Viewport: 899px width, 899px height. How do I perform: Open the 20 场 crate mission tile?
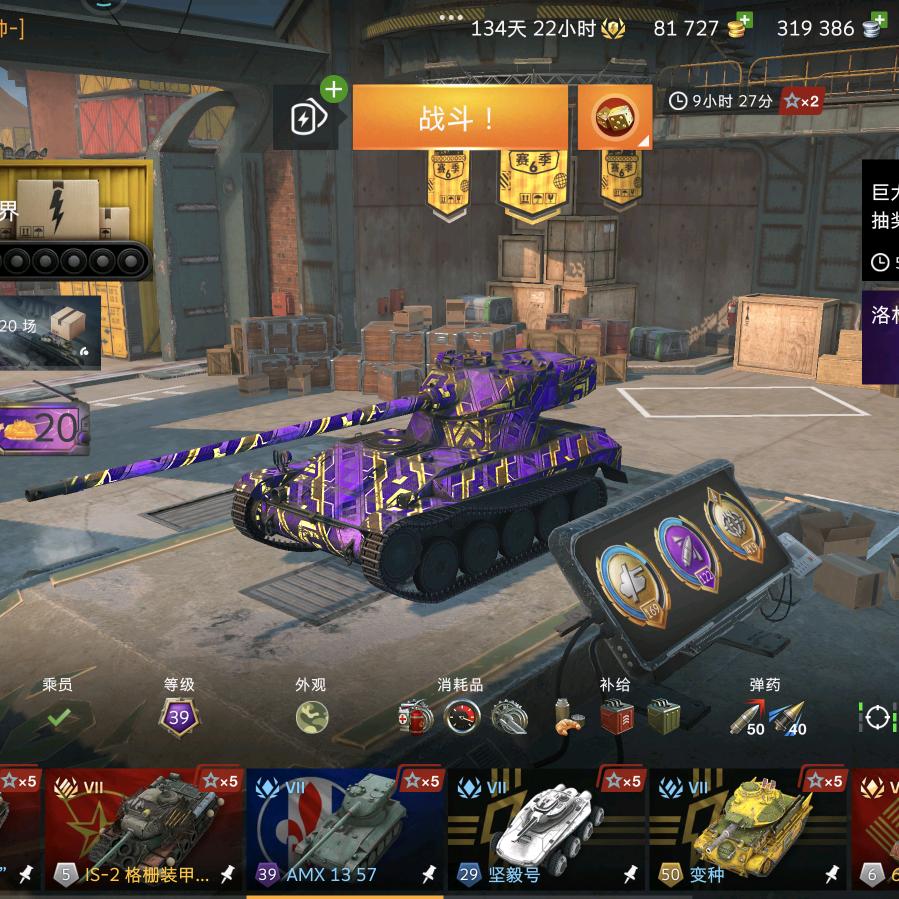pos(50,332)
